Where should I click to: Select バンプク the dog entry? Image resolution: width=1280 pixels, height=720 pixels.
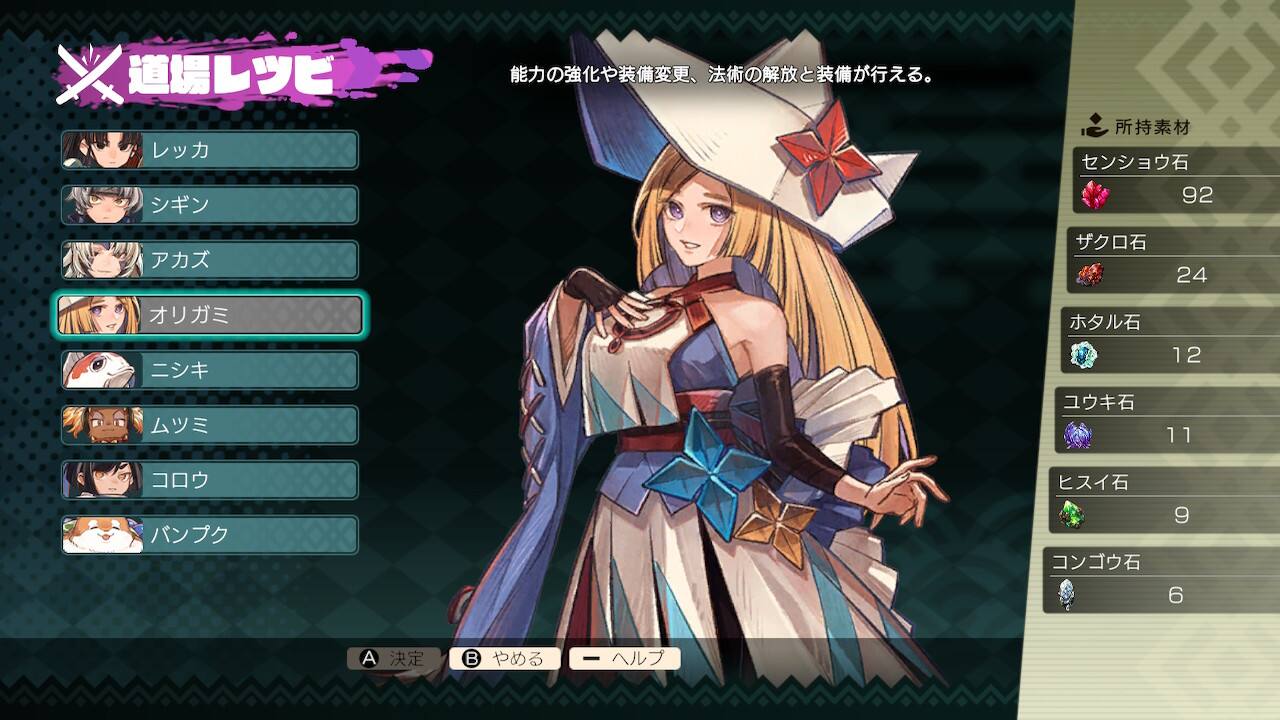click(210, 535)
